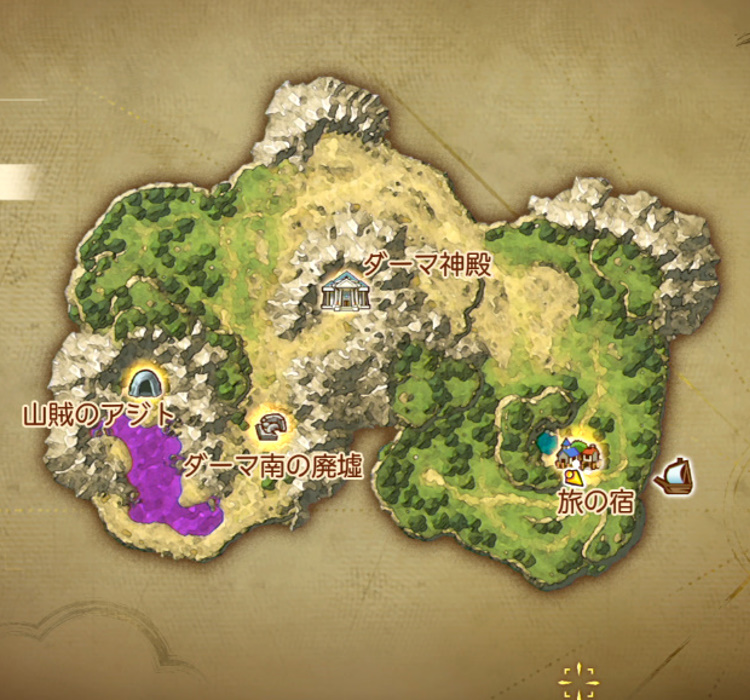Click the sailing ship icon
This screenshot has width=750, height=700.
[x=675, y=476]
